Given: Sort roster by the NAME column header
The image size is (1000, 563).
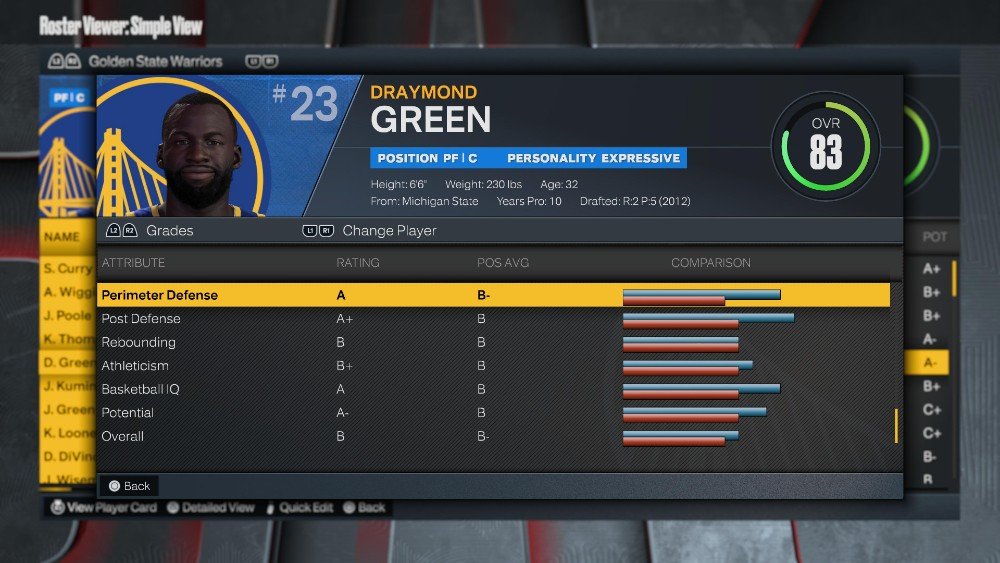Looking at the screenshot, I should [61, 238].
